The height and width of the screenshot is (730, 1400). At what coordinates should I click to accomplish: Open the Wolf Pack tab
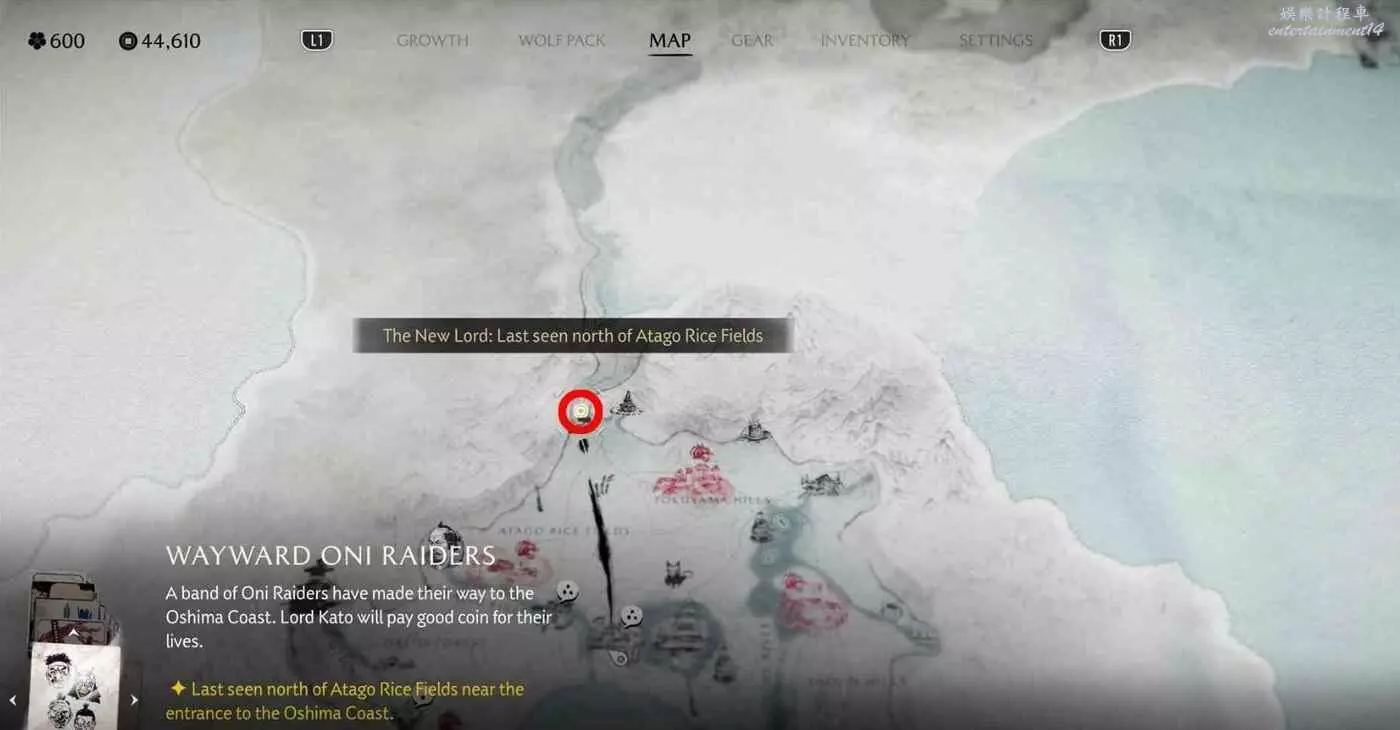pyautogui.click(x=562, y=41)
